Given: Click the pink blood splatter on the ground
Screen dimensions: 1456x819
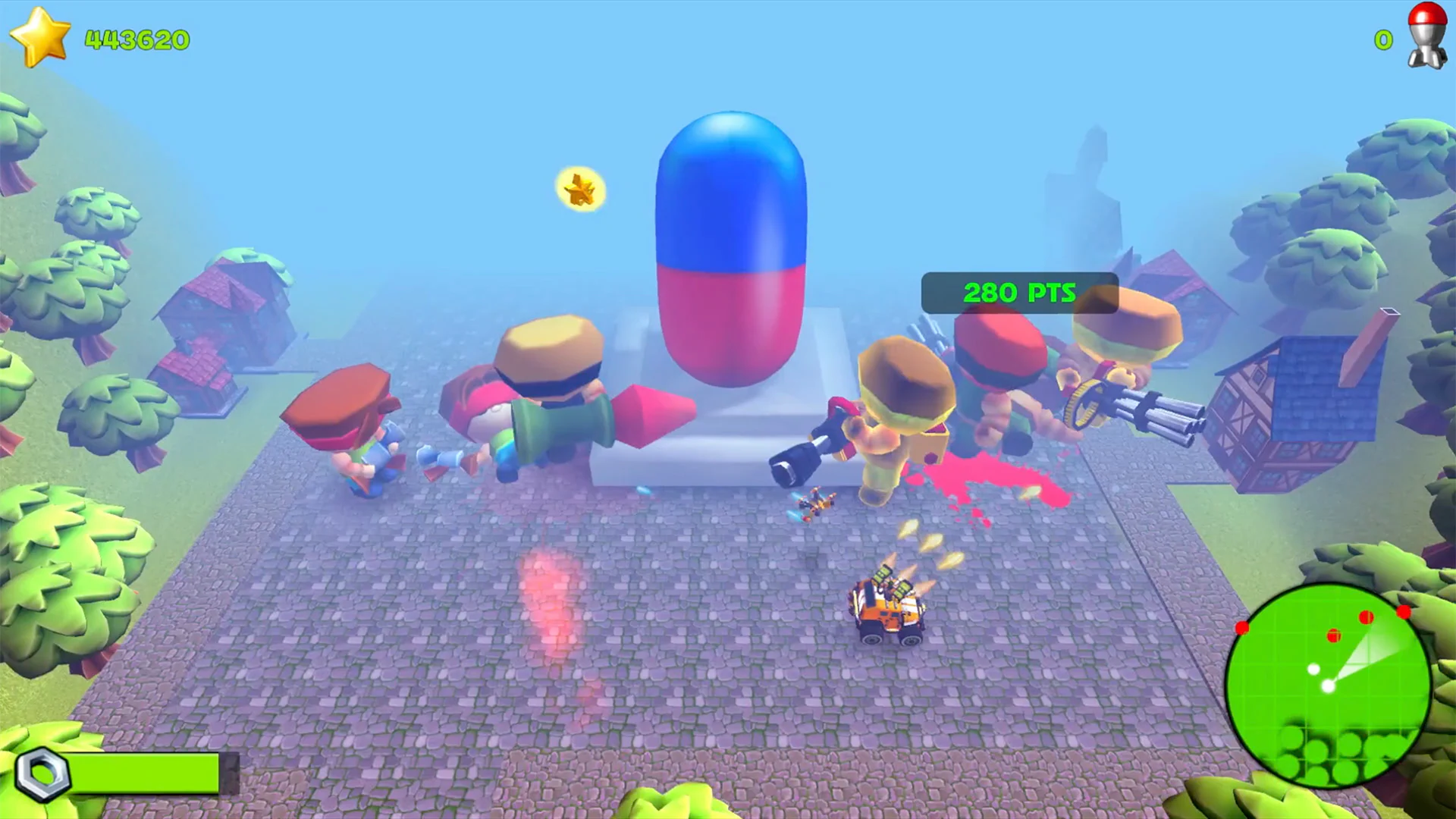Looking at the screenshot, I should [978, 470].
